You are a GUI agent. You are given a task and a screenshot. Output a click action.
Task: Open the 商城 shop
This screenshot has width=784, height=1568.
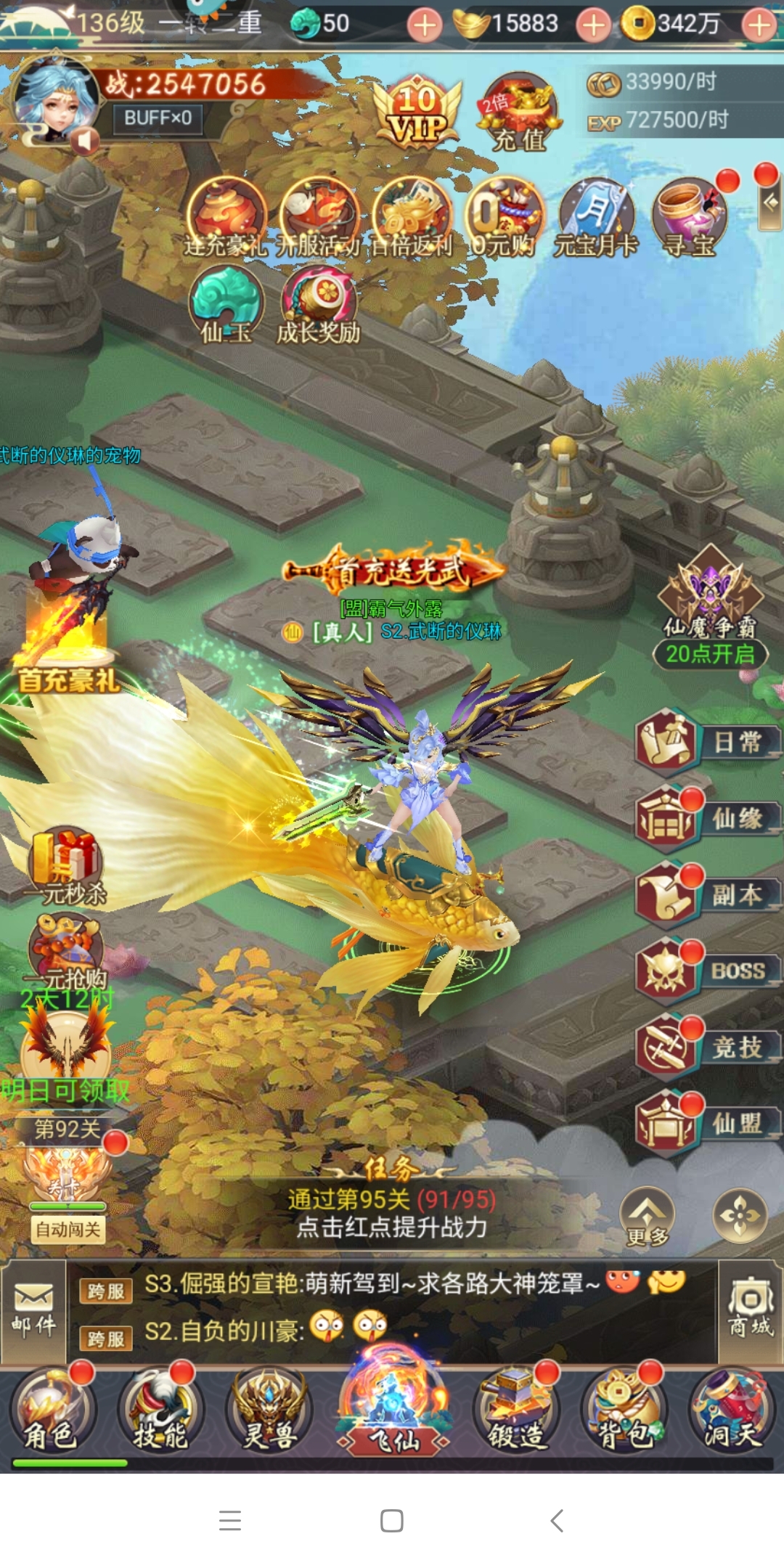click(x=751, y=1309)
